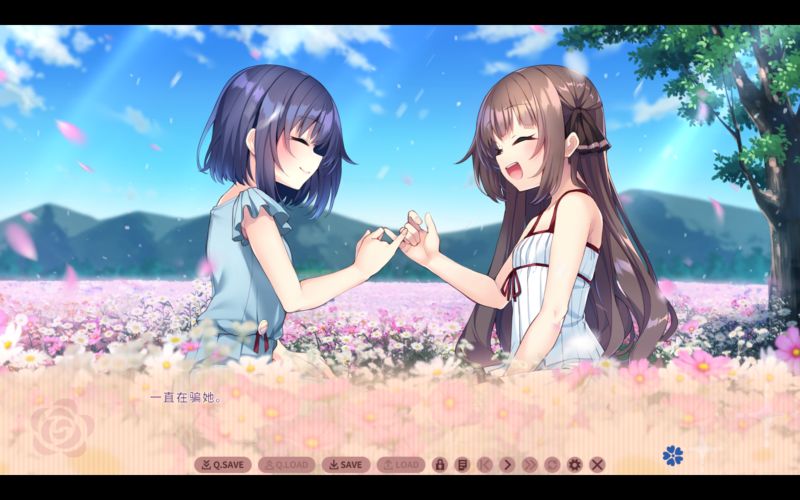Click the Q.SAVE quick save button
800x500 pixels.
[222, 464]
